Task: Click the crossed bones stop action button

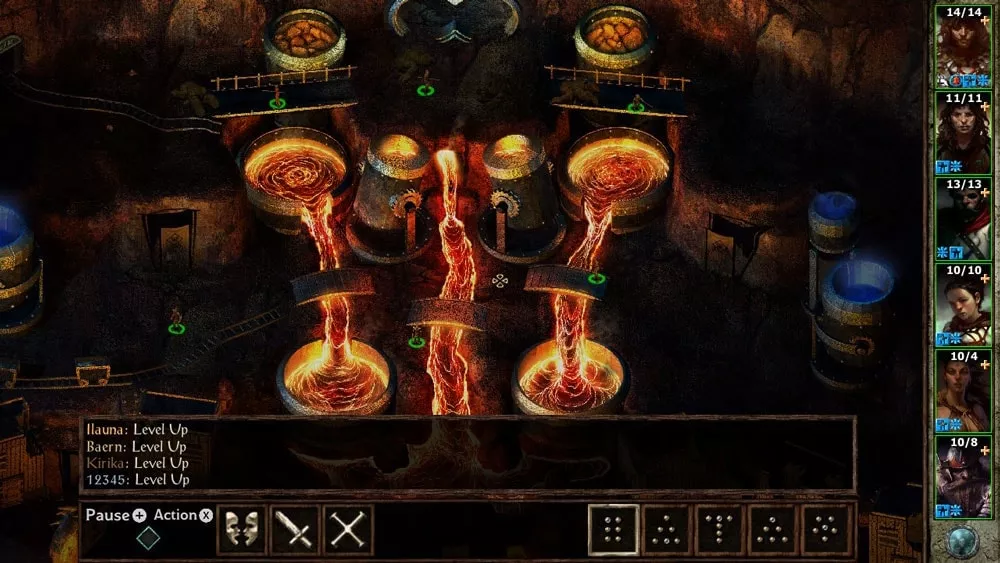Action: pyautogui.click(x=348, y=530)
